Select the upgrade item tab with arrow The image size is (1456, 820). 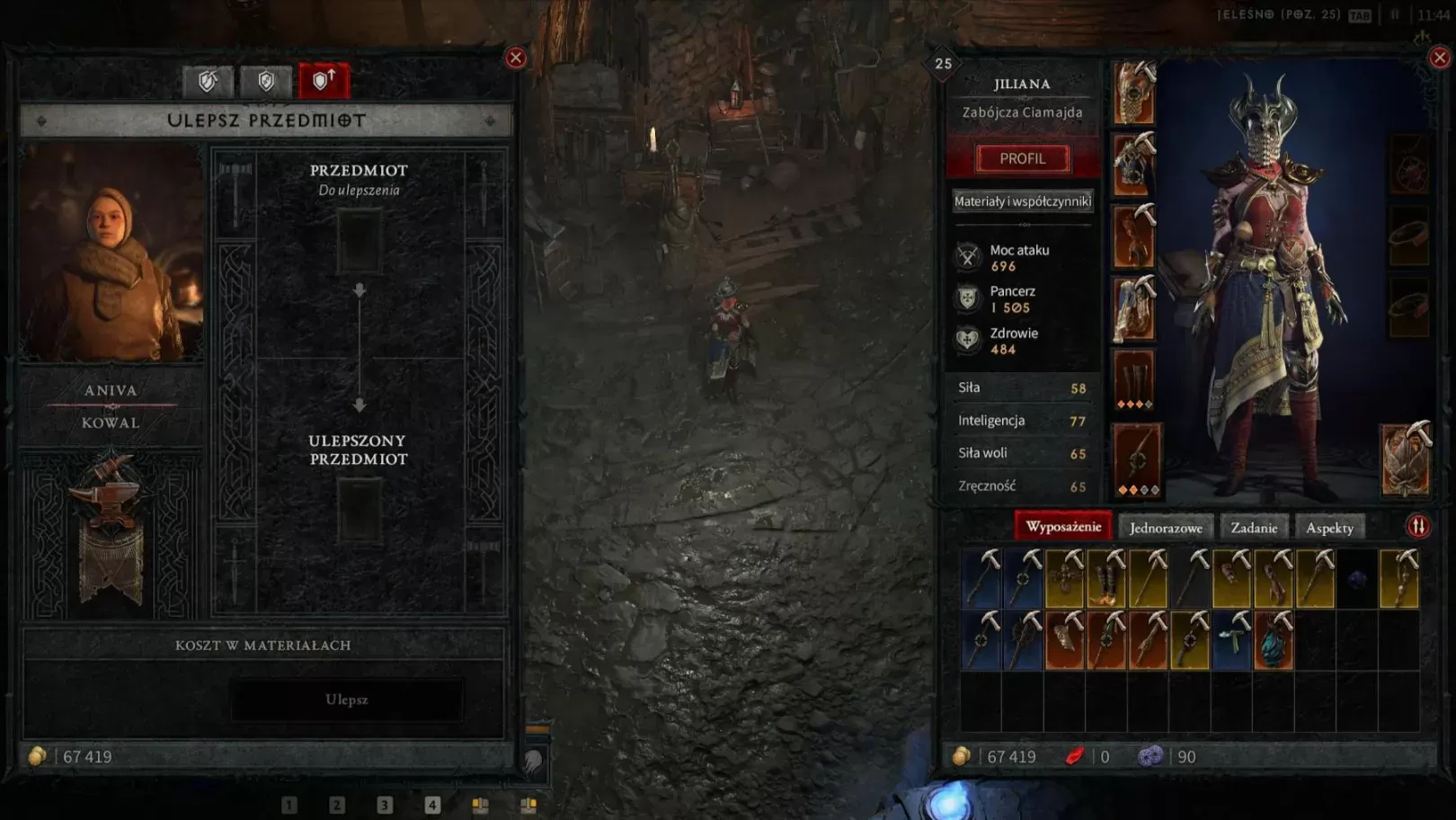(x=324, y=81)
